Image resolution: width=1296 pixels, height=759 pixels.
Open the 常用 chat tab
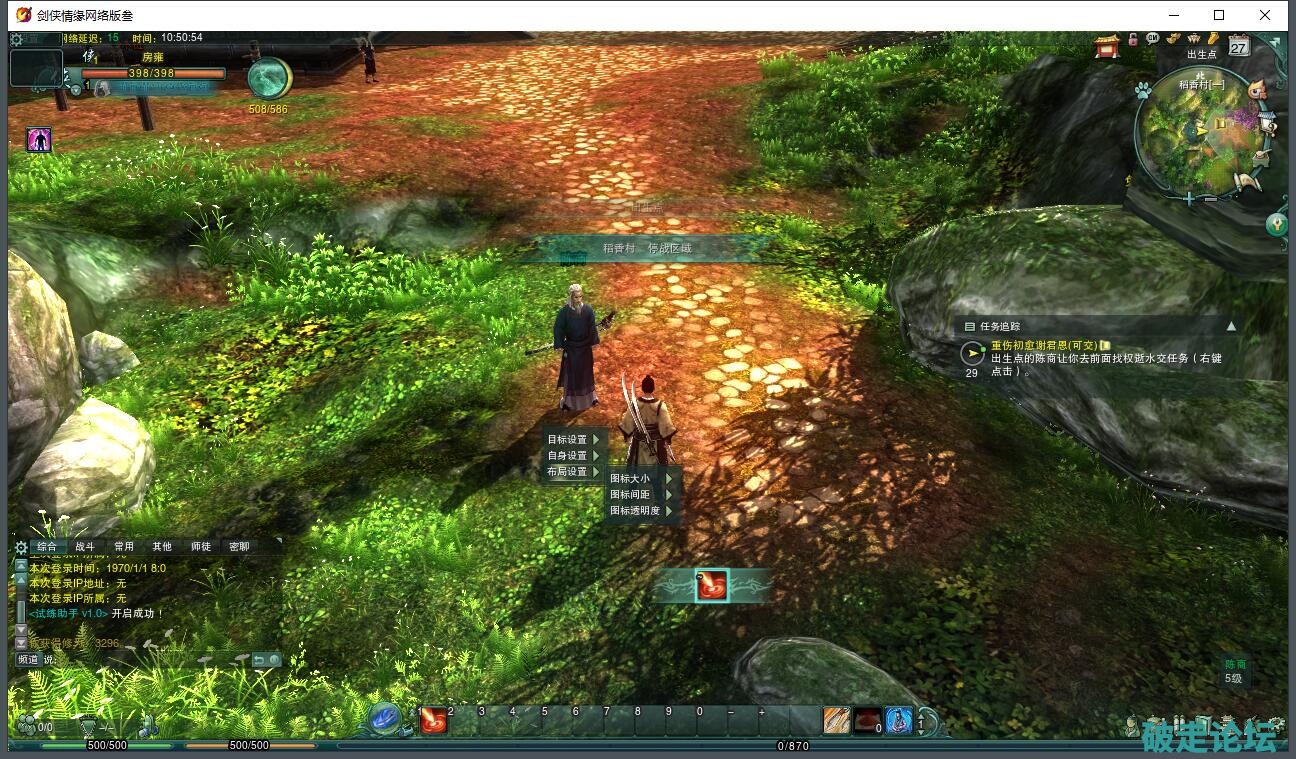123,547
